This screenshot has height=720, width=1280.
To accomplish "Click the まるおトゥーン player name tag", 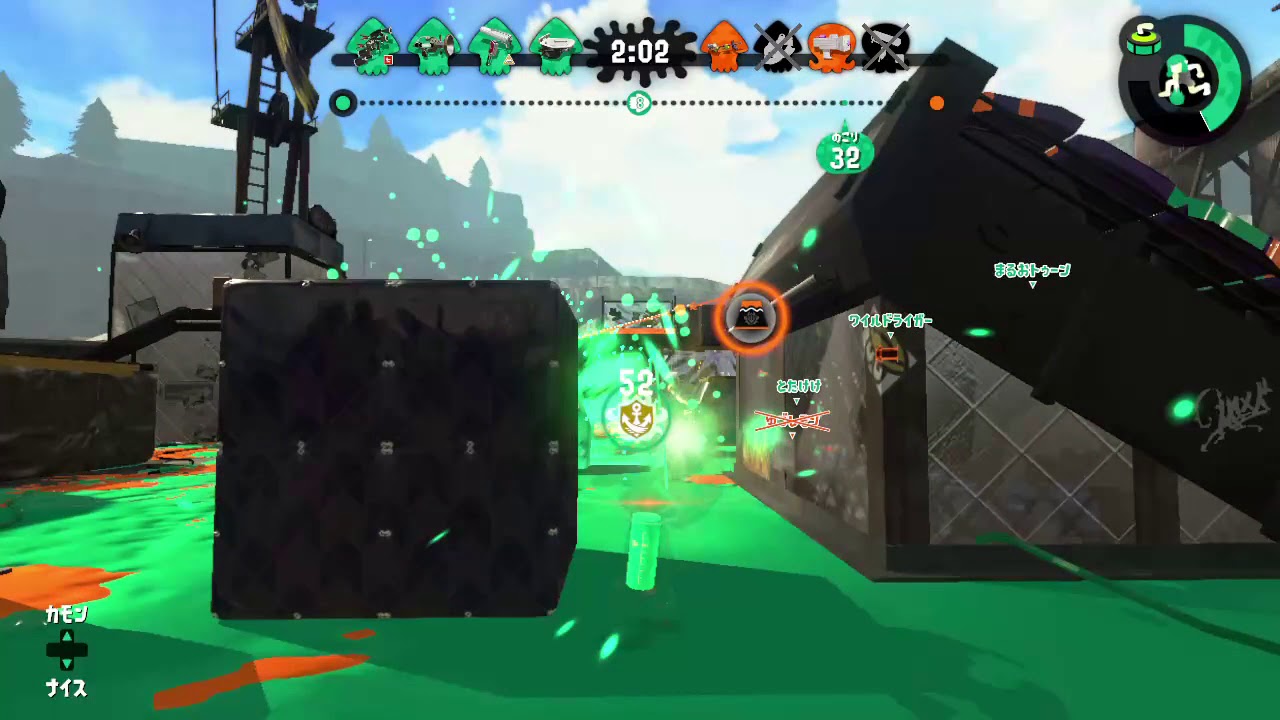I will pos(1034,270).
